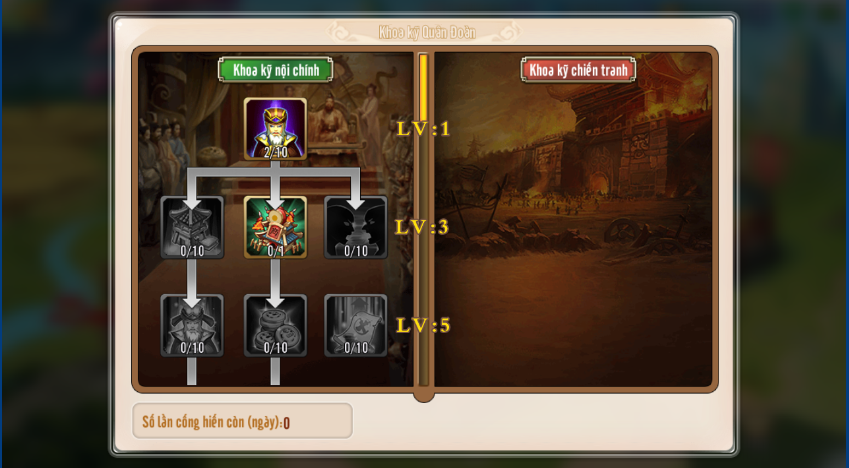Viewport: 849px width, 468px height.
Task: Select the greyed bearded general tech
Action: (192, 325)
